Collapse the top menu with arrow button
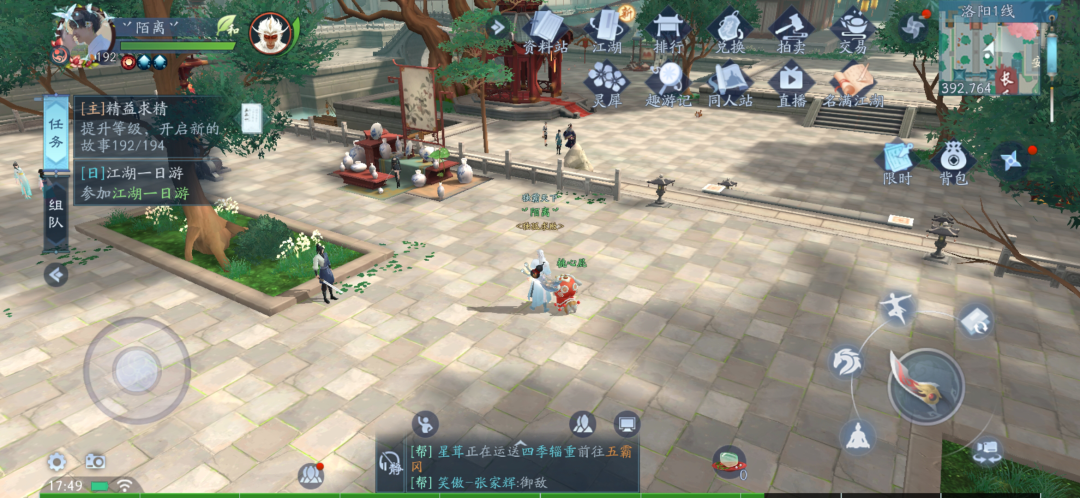The image size is (1080, 498). pos(498,27)
